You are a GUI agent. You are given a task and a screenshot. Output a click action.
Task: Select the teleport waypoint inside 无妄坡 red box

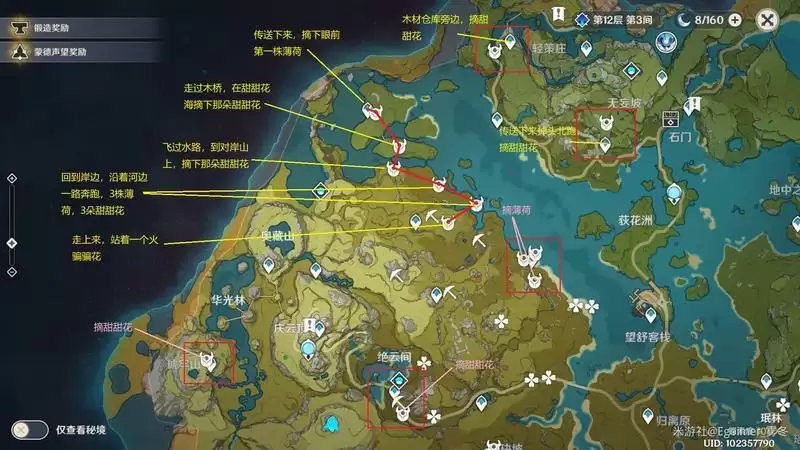point(604,144)
